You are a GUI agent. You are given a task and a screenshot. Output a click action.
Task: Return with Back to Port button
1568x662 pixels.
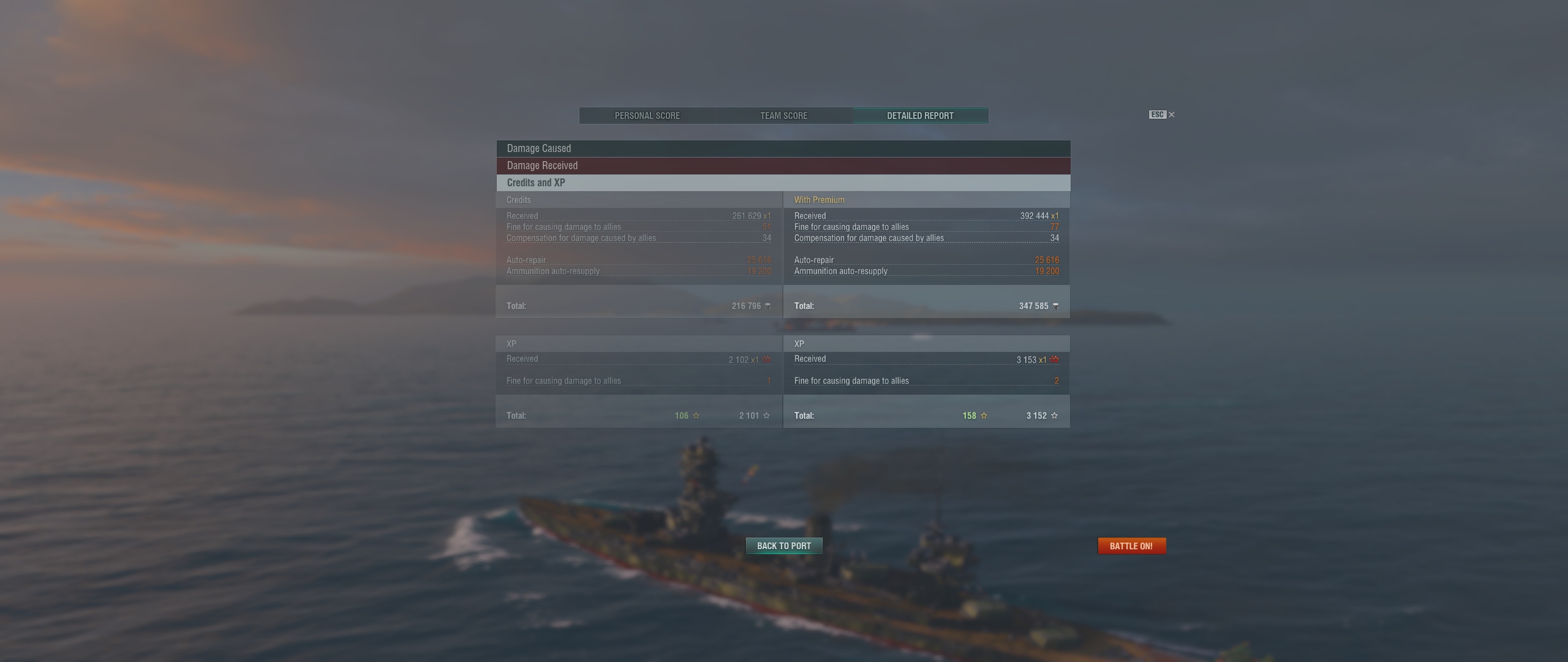point(783,546)
